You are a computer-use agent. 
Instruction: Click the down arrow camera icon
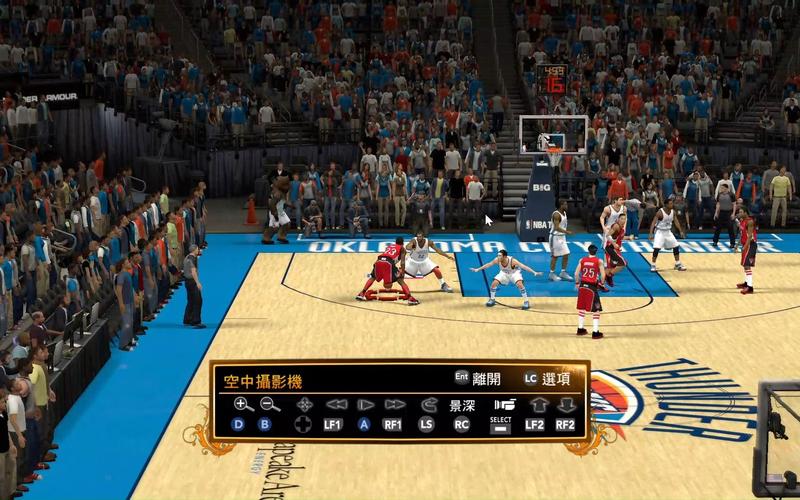(x=566, y=405)
